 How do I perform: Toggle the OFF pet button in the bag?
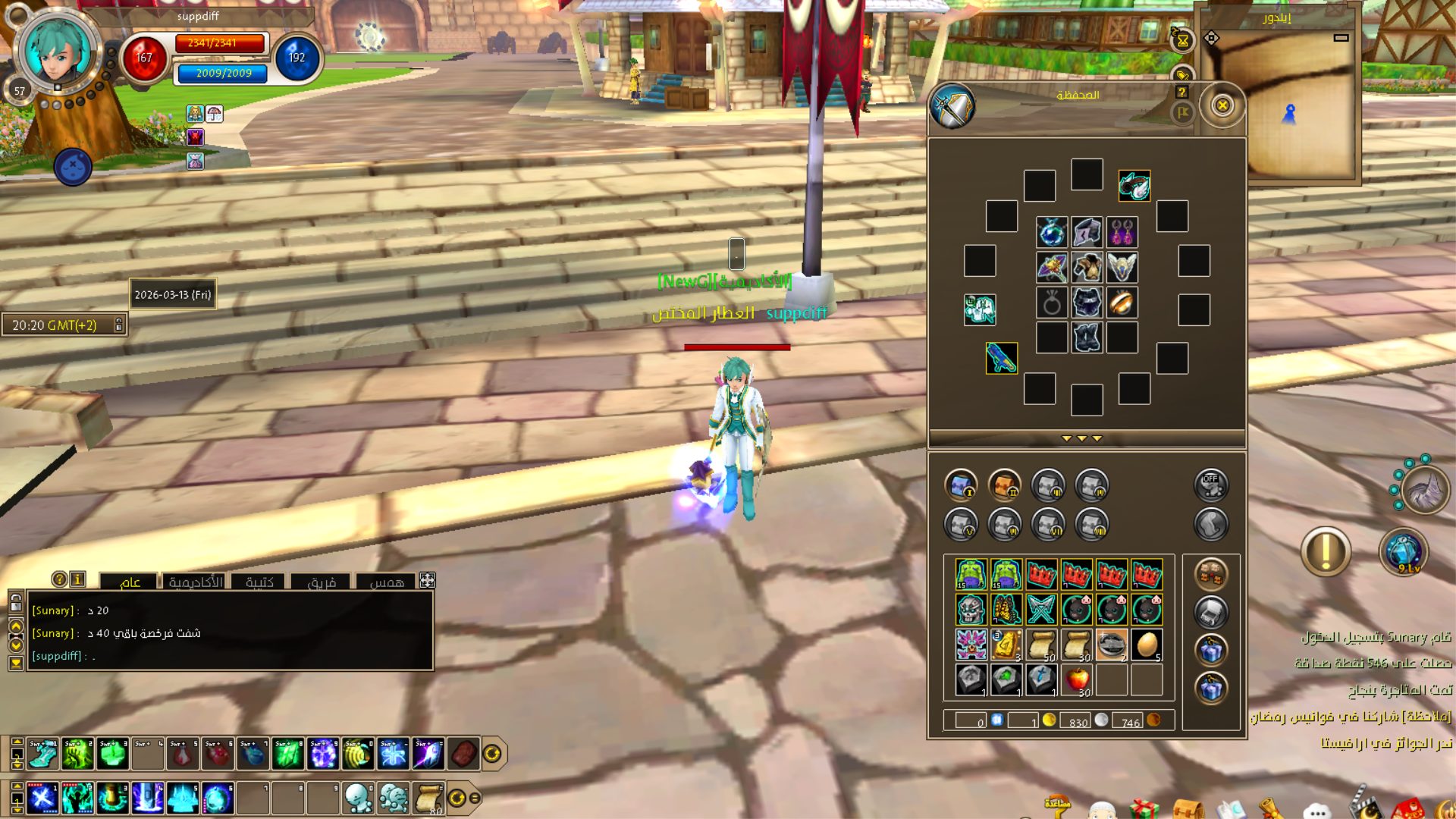(1210, 485)
